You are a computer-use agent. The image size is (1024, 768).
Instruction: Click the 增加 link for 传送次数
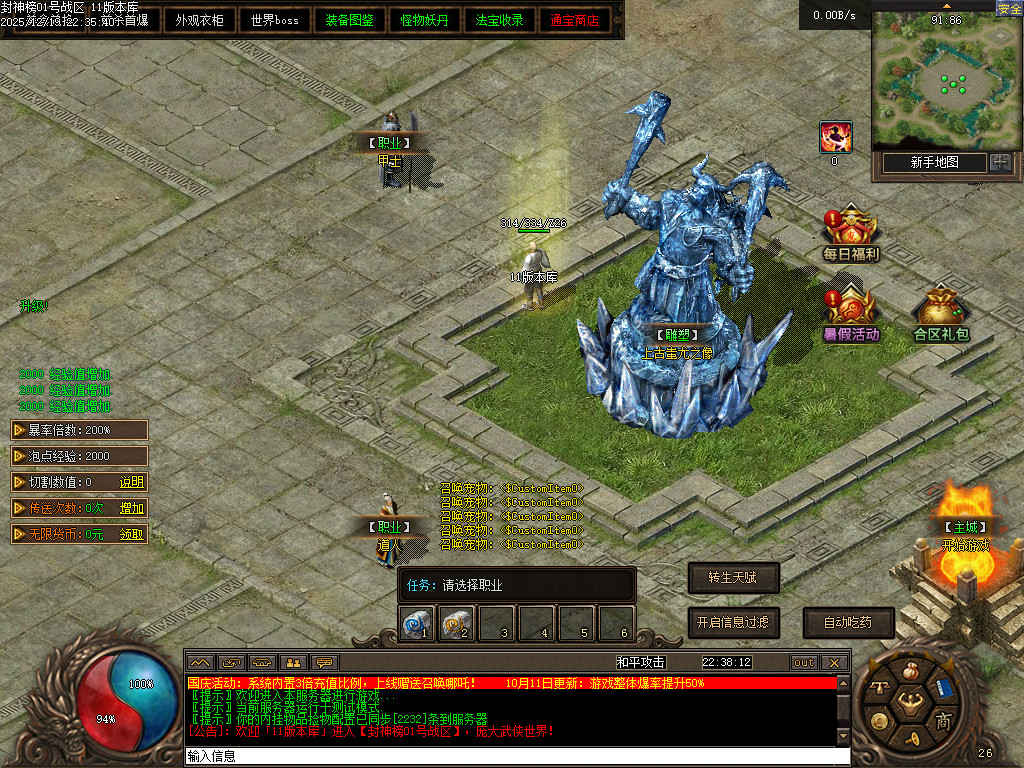(132, 508)
